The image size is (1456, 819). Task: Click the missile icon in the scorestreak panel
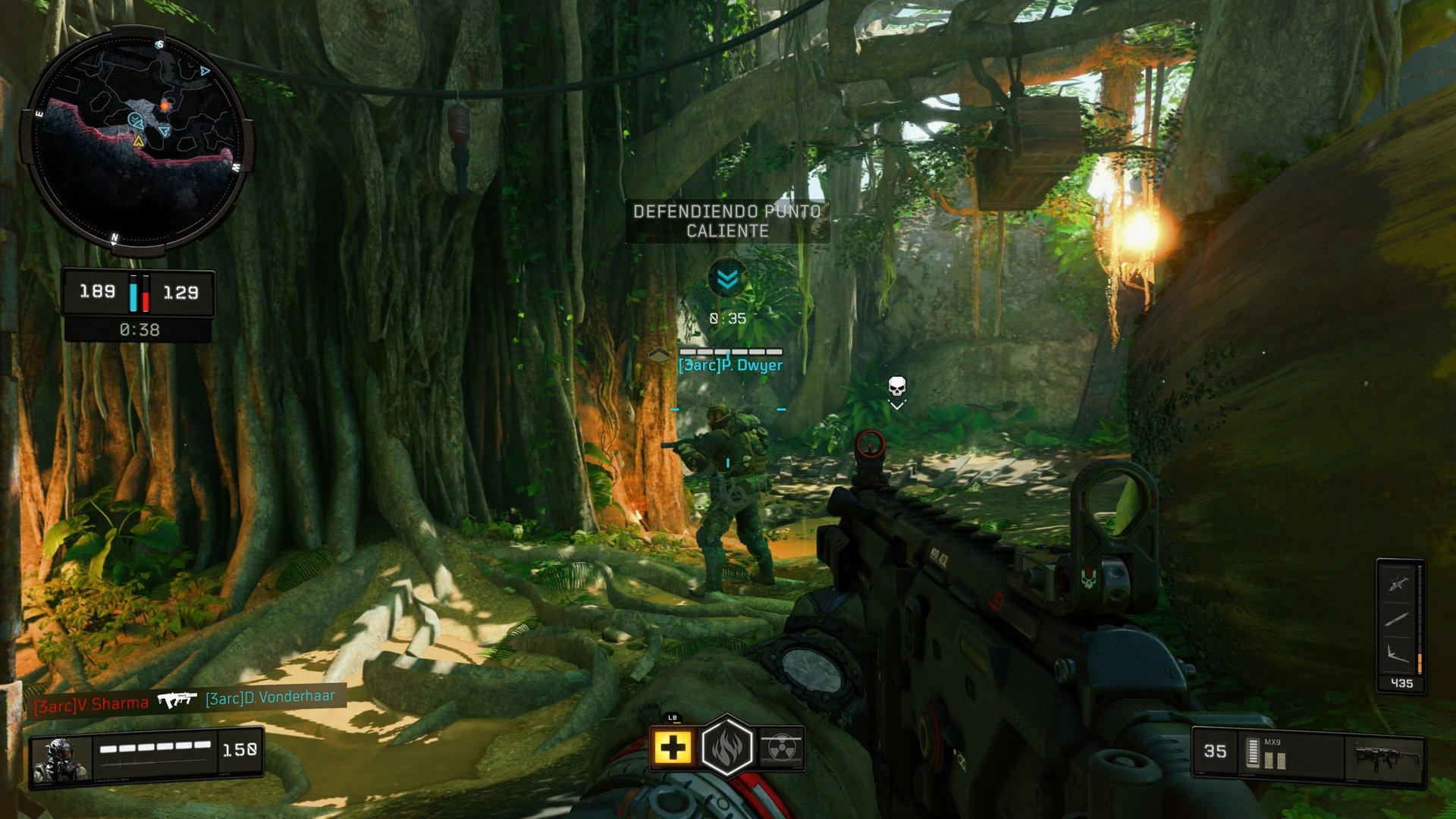pyautogui.click(x=1398, y=620)
